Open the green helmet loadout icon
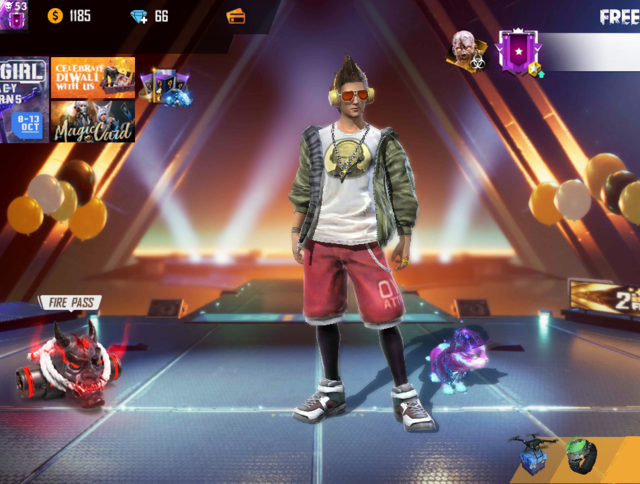This screenshot has height=484, width=640. (x=581, y=455)
